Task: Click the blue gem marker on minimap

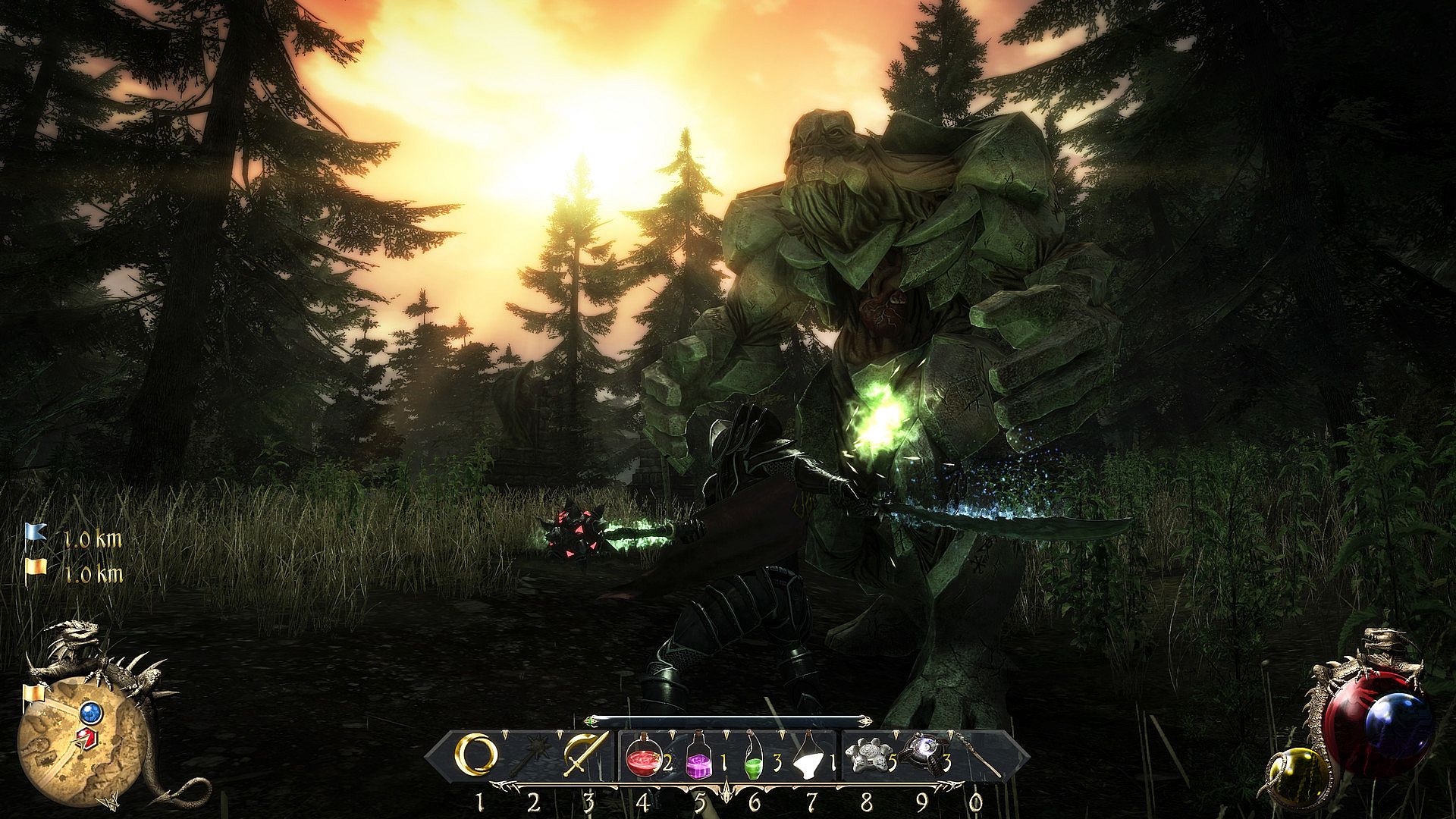Action: (x=91, y=711)
